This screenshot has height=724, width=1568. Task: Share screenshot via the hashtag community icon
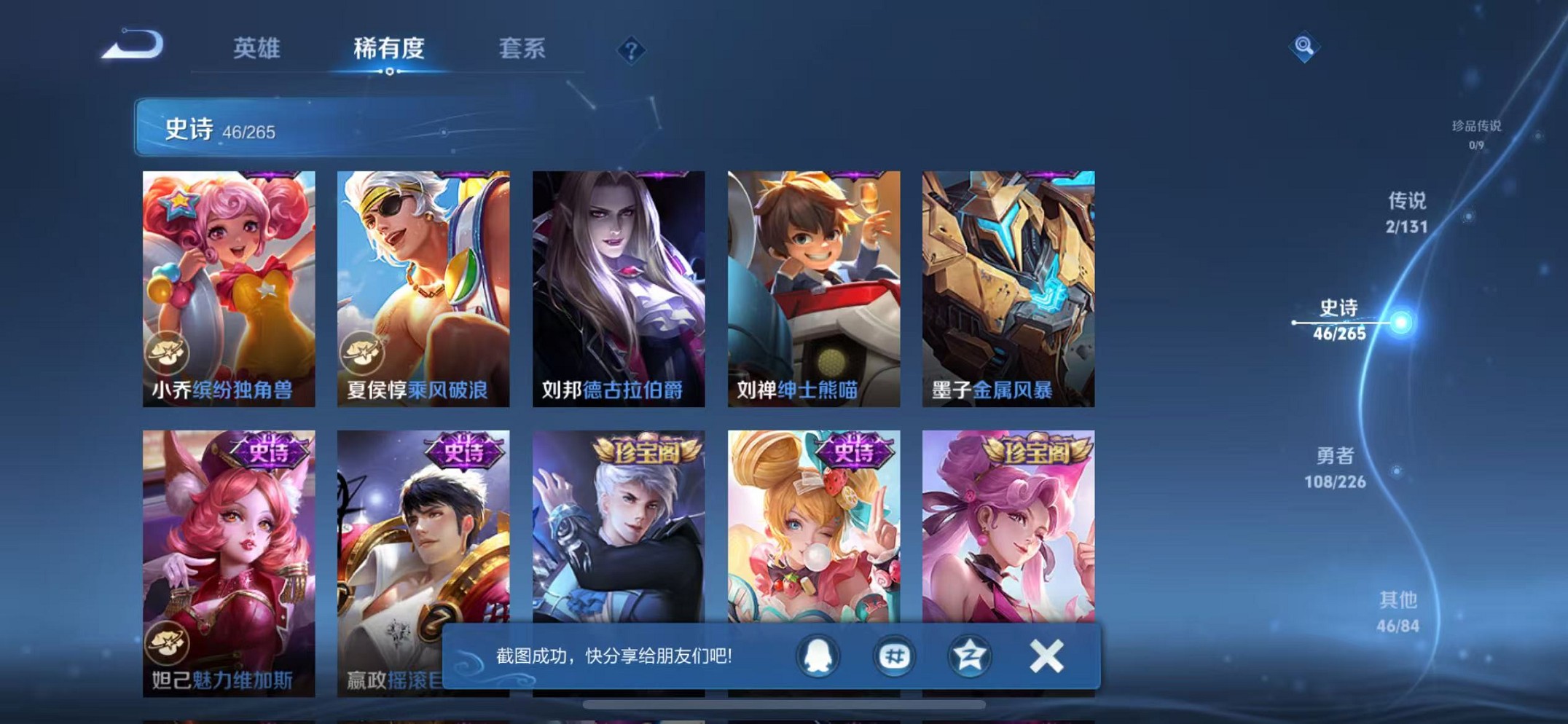(895, 656)
